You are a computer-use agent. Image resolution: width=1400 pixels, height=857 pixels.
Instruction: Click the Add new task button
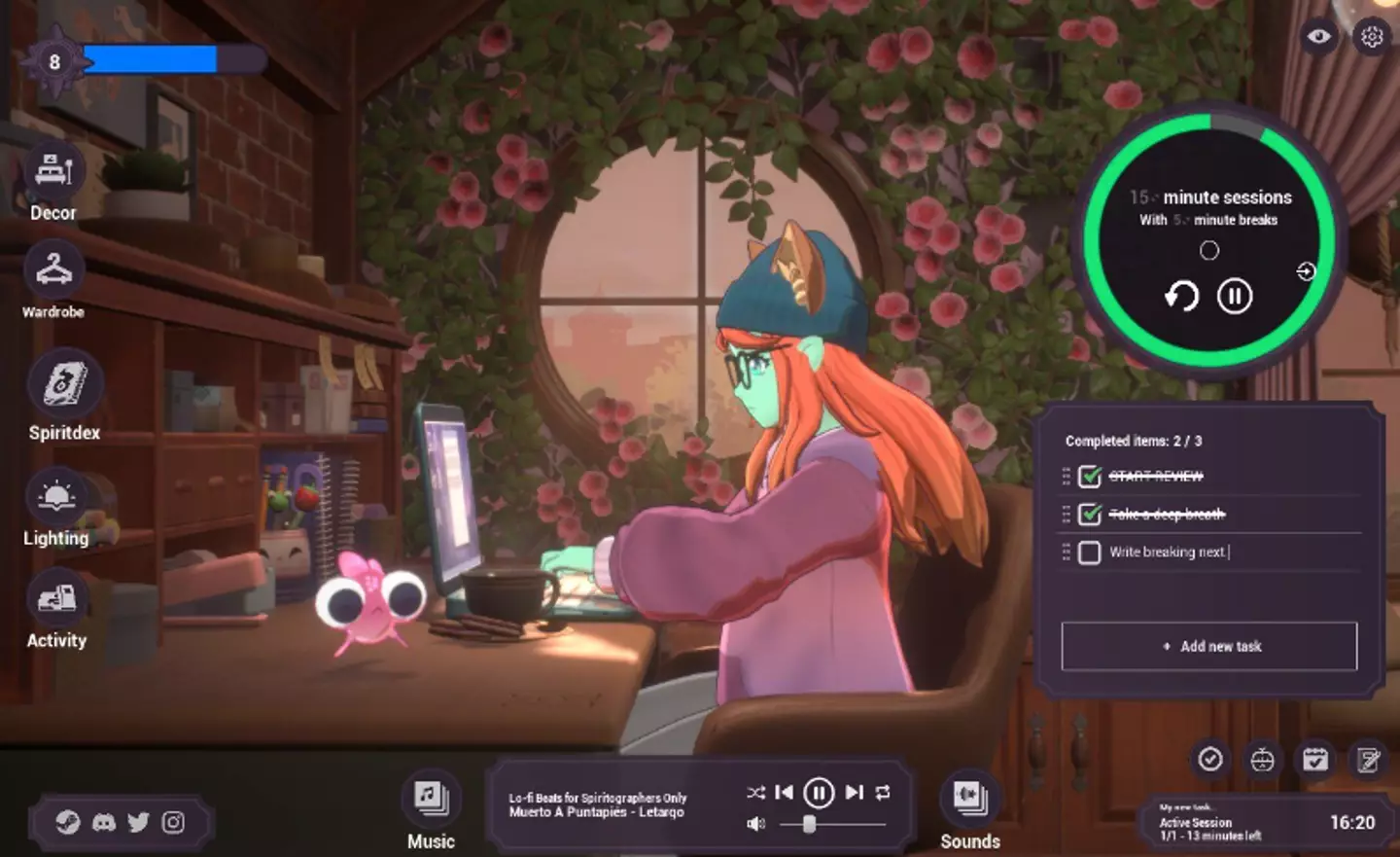(x=1208, y=646)
